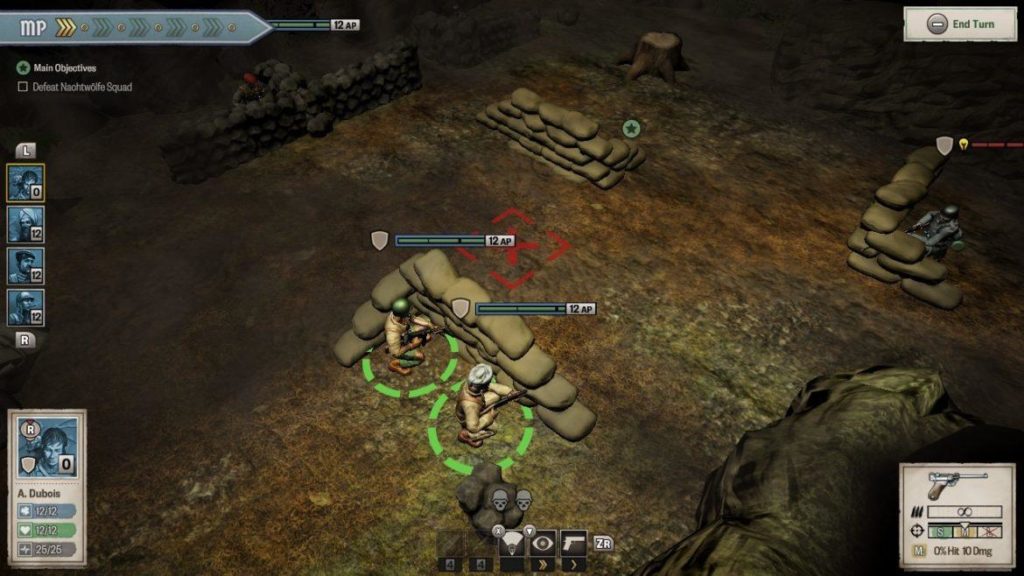1024x576 pixels.
Task: Click the green star objective marker
Action: 631,128
